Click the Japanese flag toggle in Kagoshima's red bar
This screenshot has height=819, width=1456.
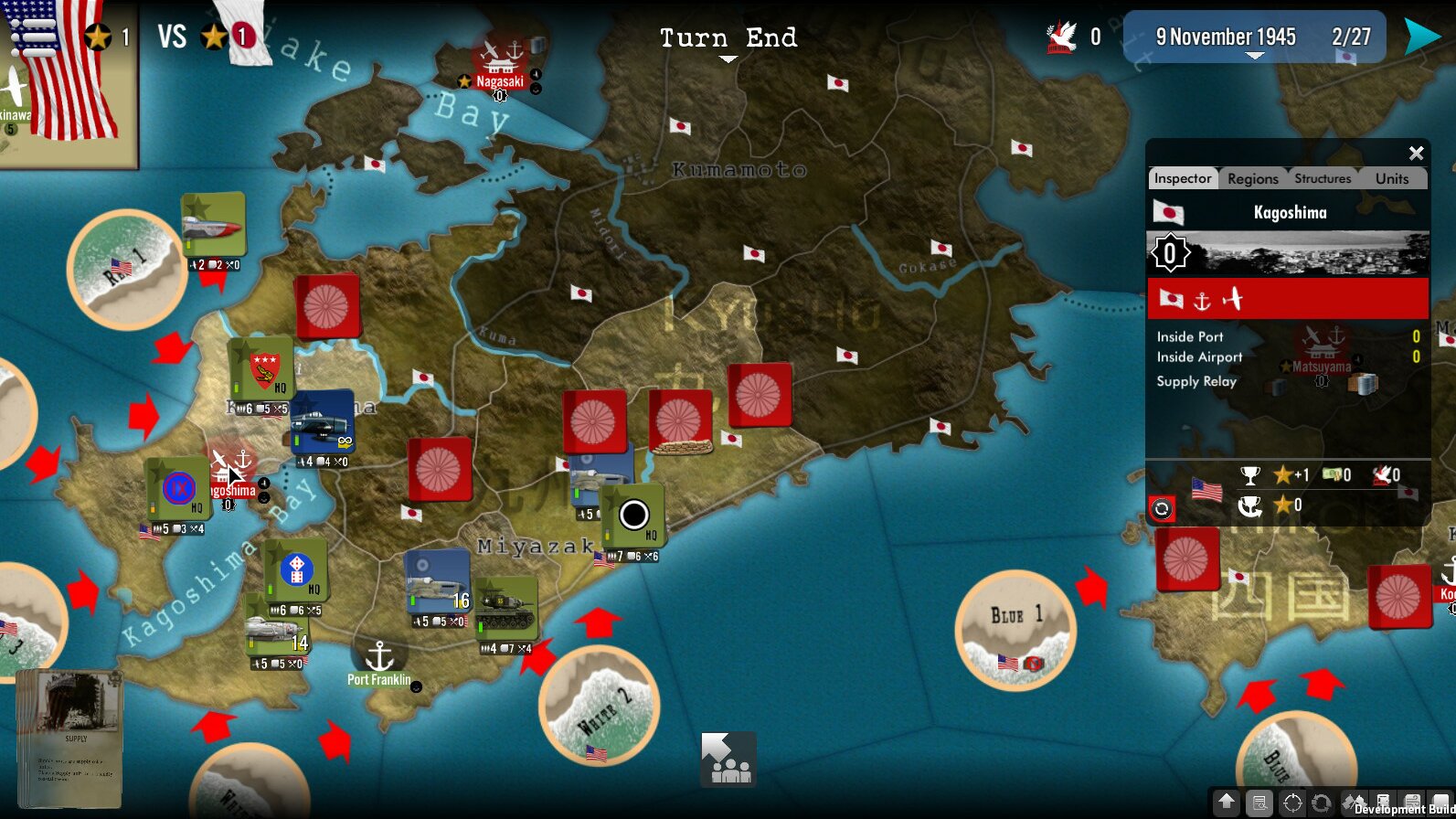(1174, 299)
